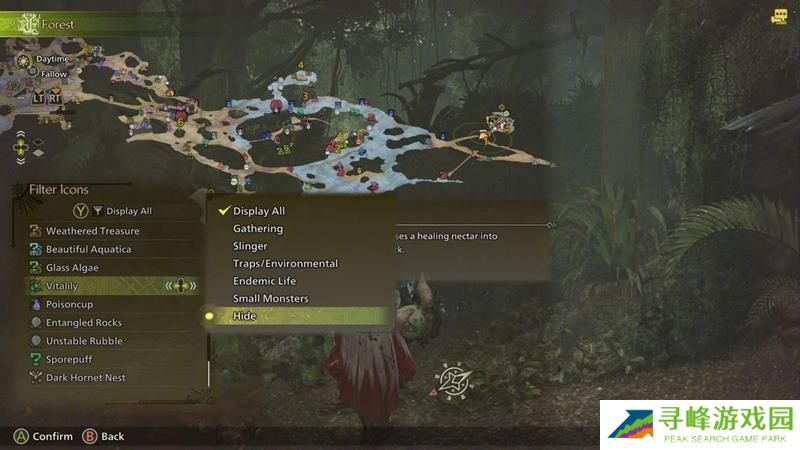Click the Forest area map
This screenshot has height=450, width=800.
300,125
